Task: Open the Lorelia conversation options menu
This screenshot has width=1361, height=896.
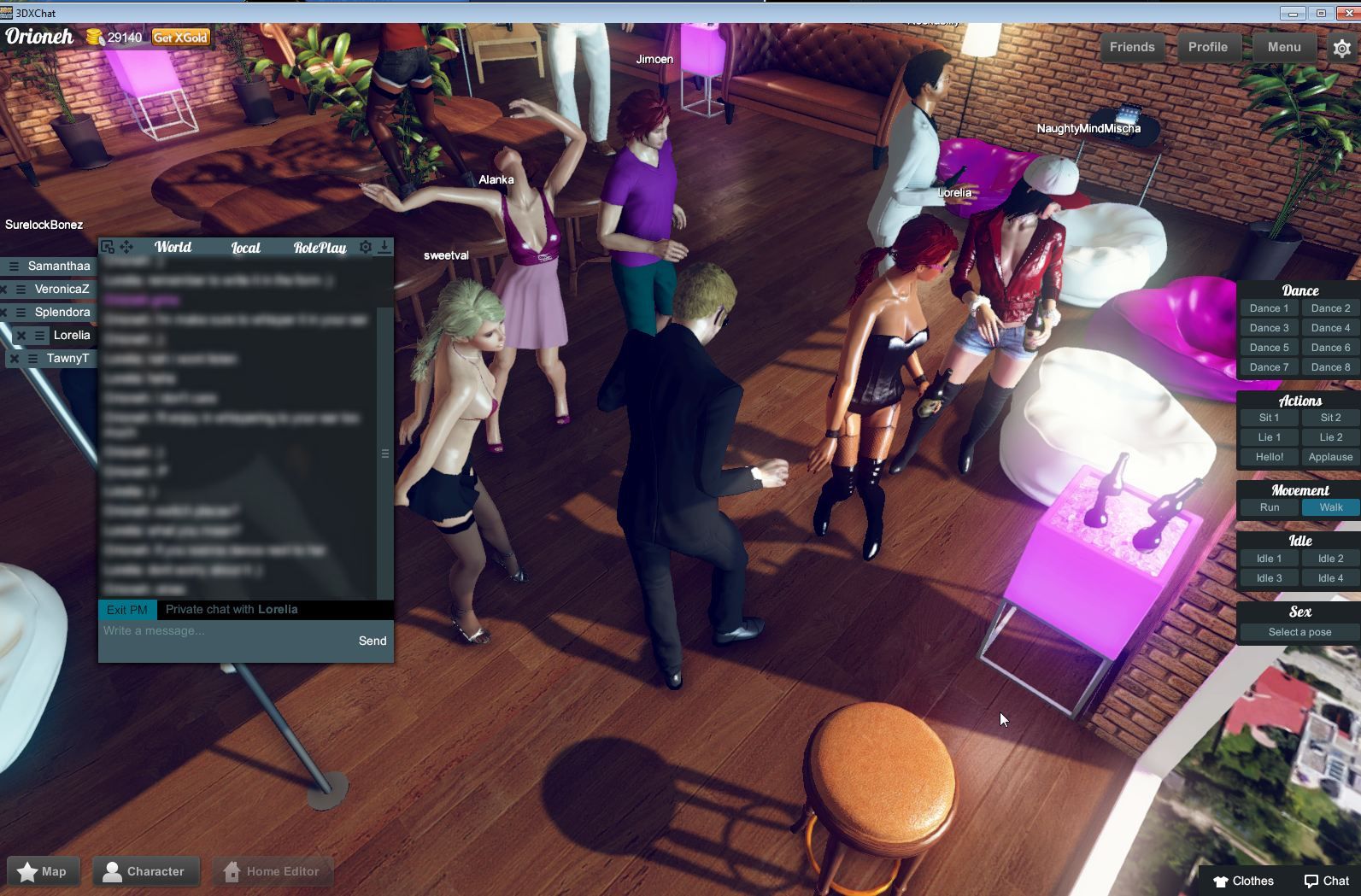Action: 39,335
